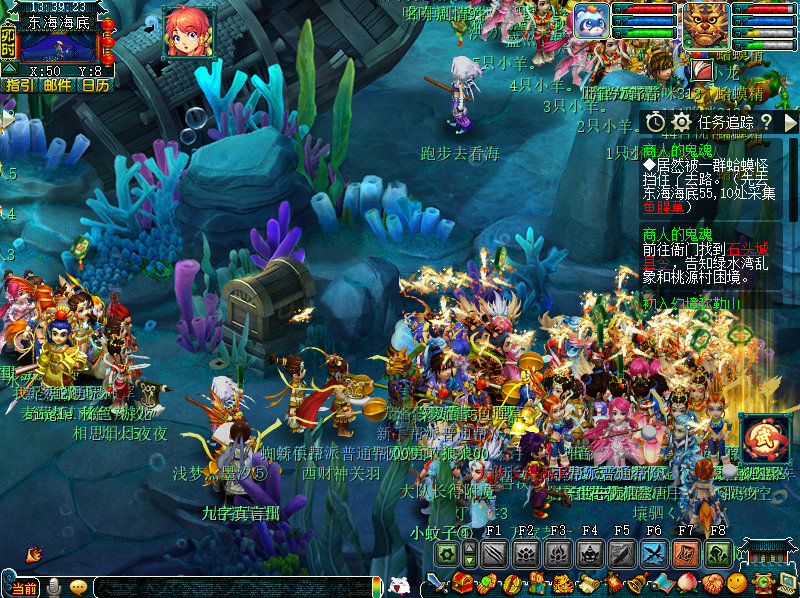
Task: Activate the F1 claw slash skill
Action: click(x=493, y=554)
